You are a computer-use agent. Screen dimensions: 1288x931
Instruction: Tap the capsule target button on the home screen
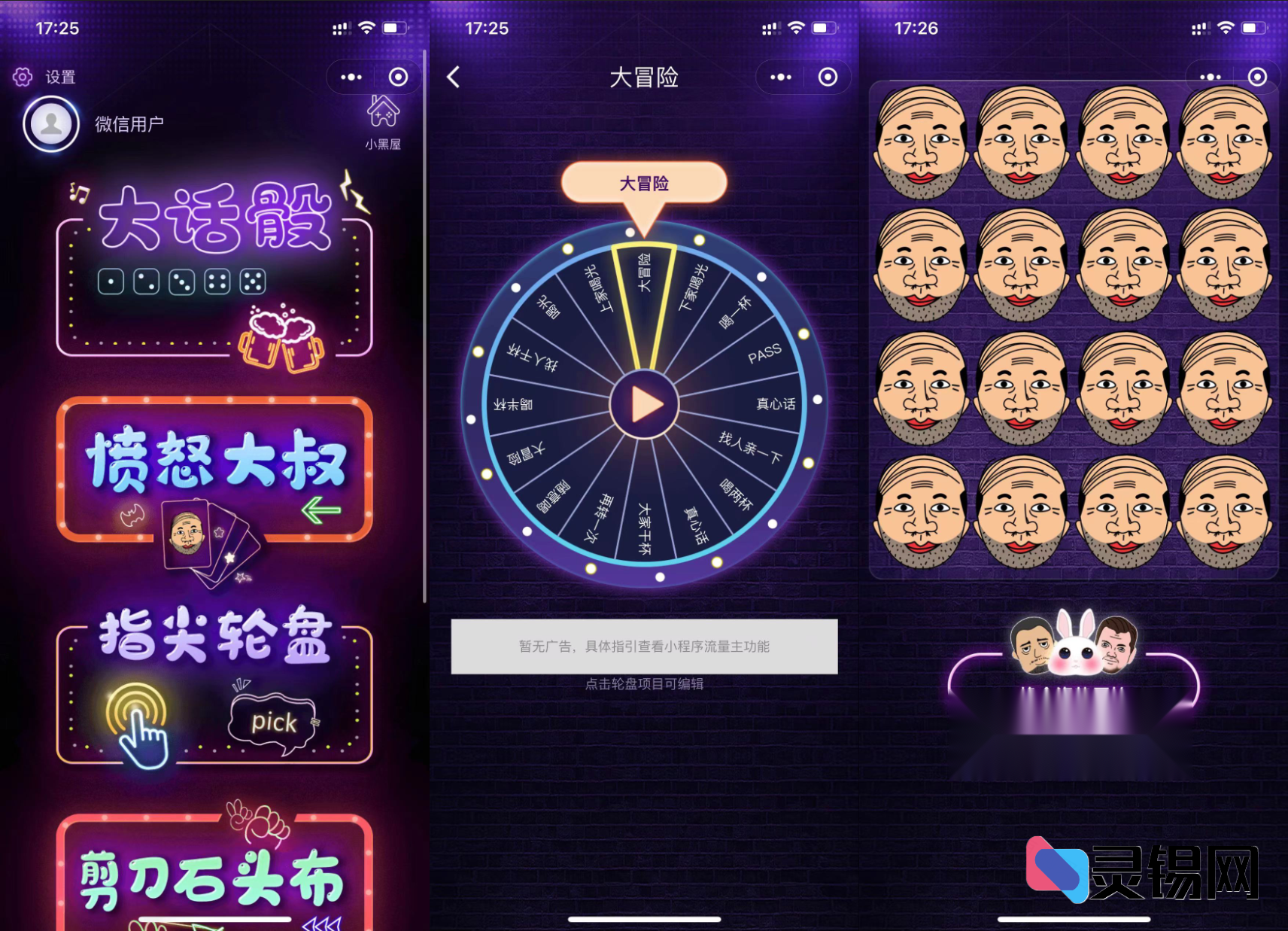(398, 77)
